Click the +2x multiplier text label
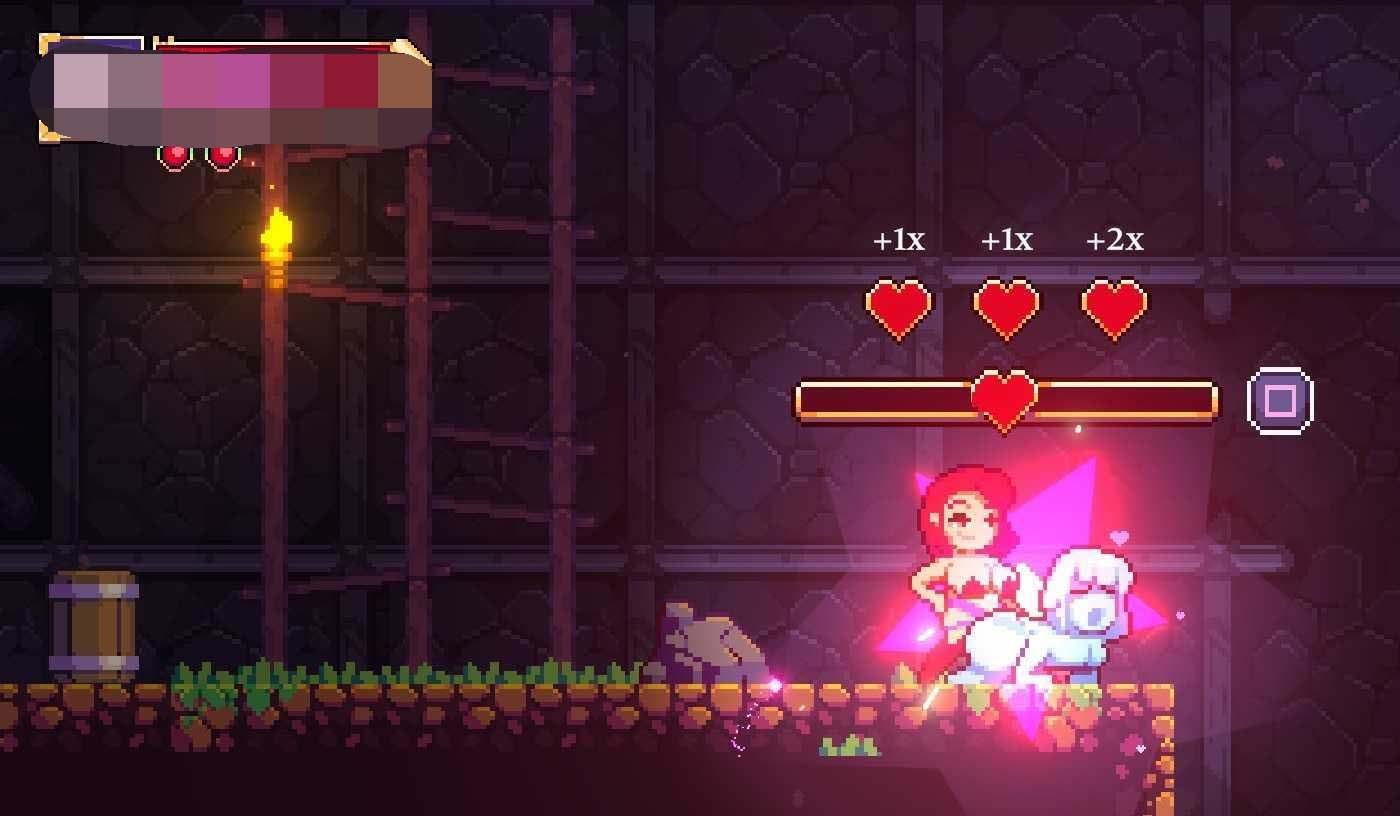The width and height of the screenshot is (1400, 816). tap(1113, 240)
